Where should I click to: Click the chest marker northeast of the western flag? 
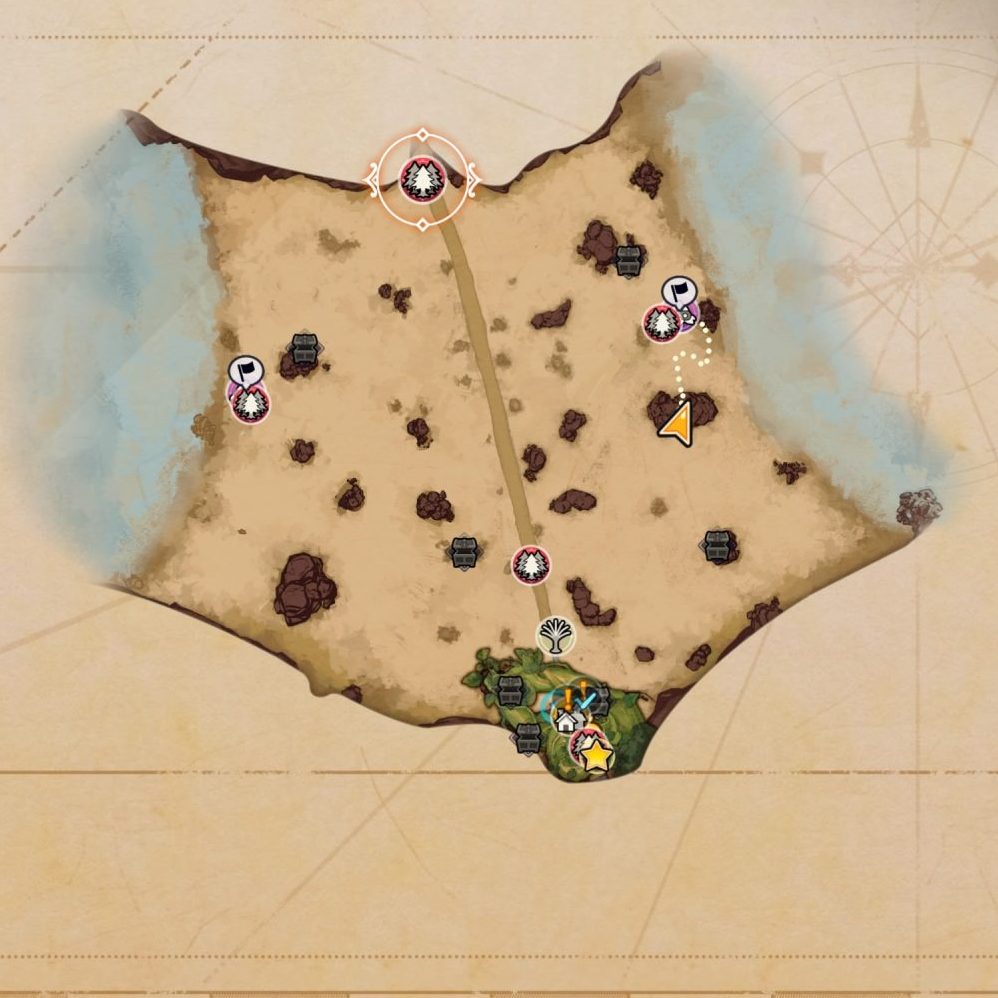304,349
